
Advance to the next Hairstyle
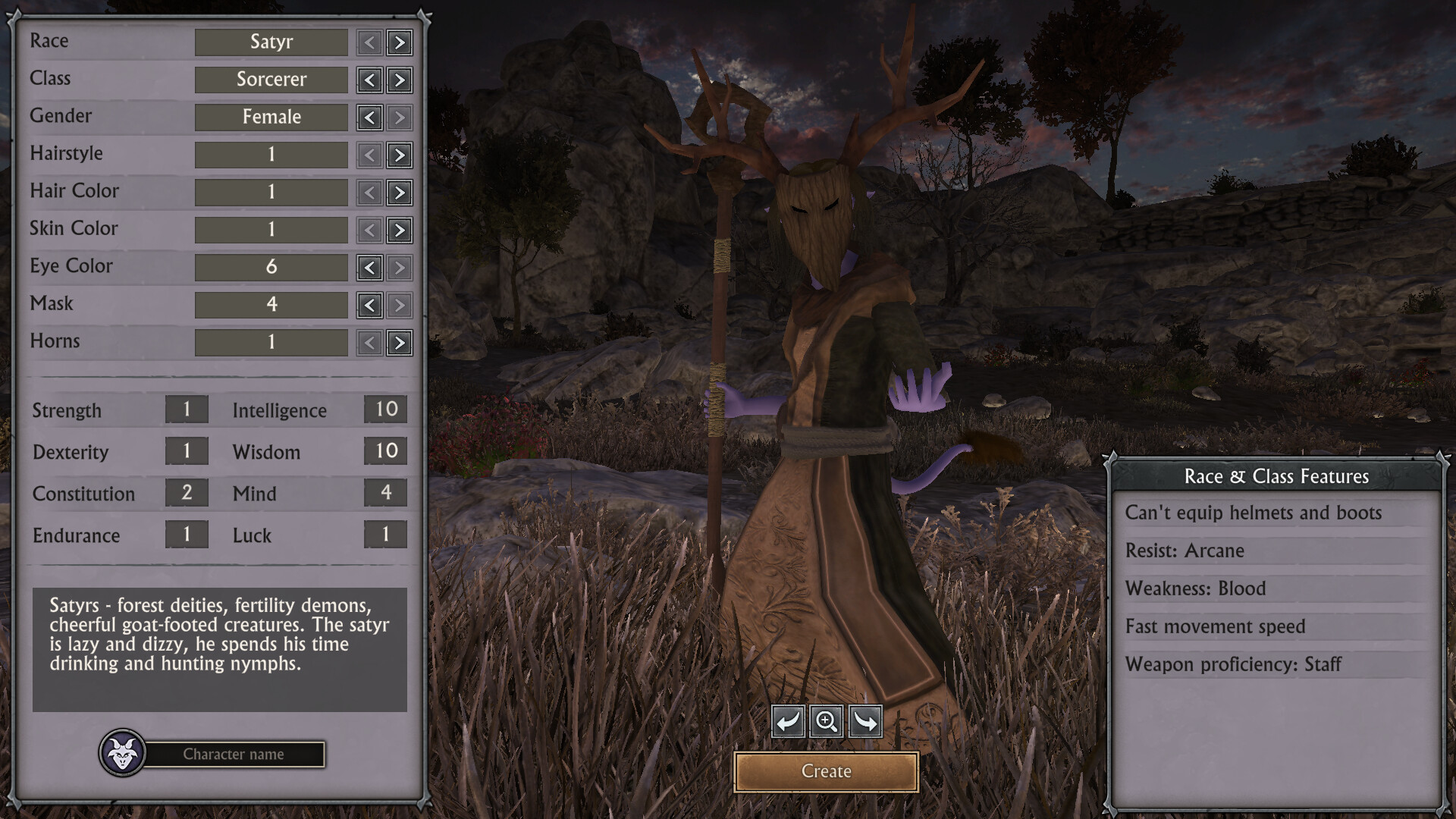(x=400, y=155)
